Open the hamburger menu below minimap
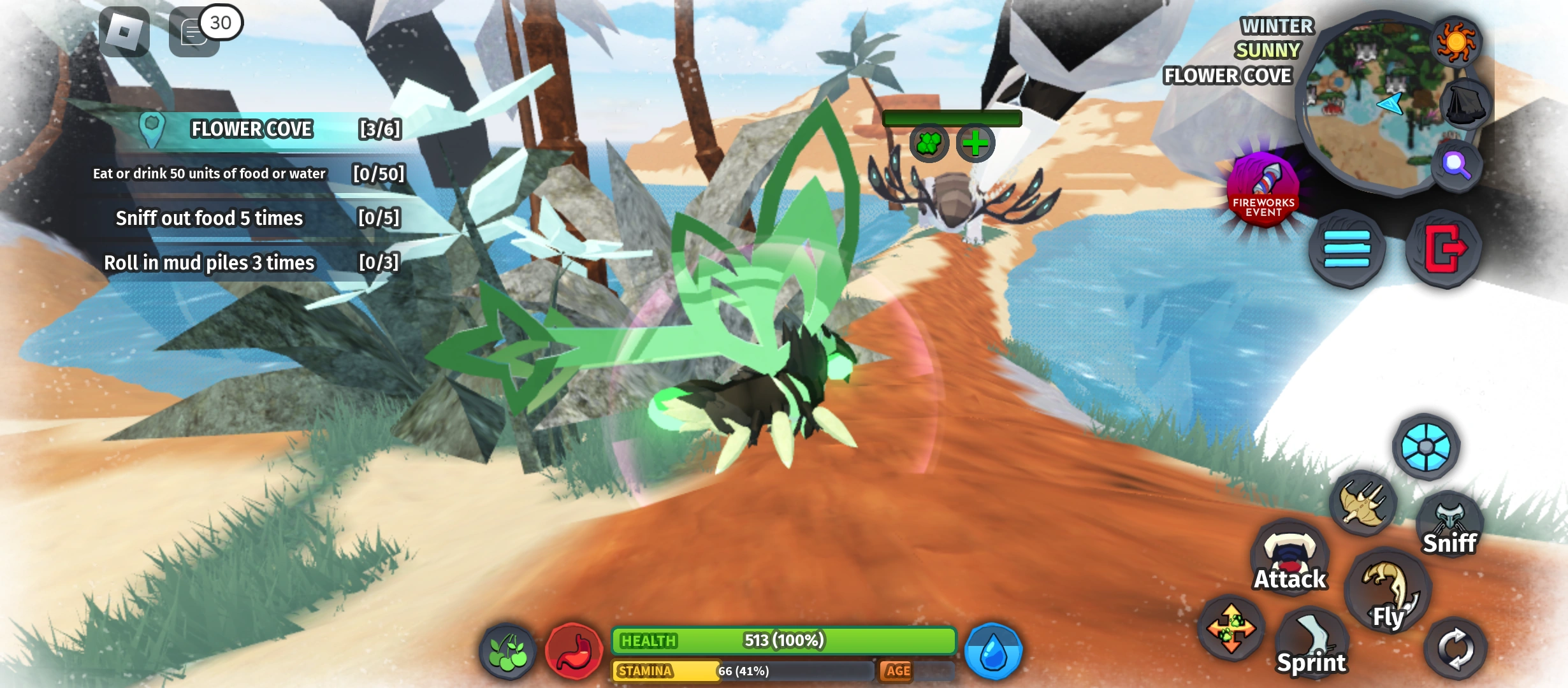 (x=1347, y=250)
